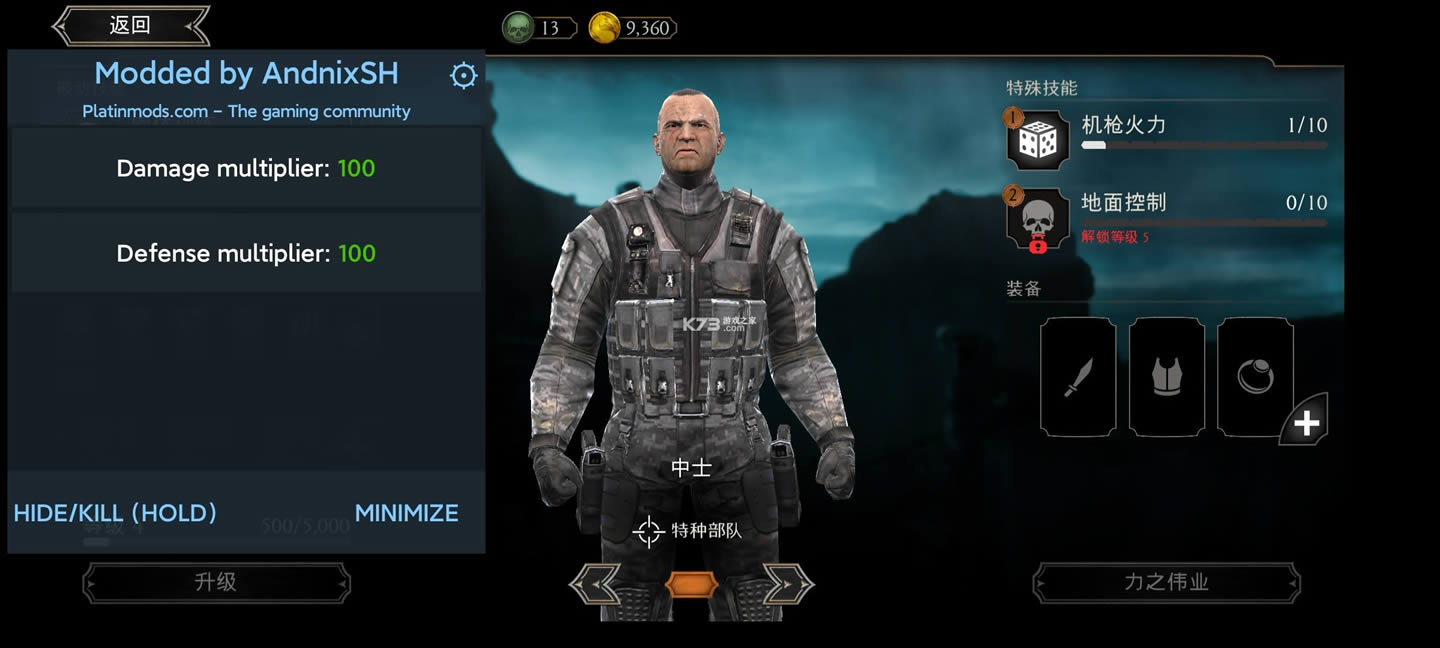
Task: Open the mod menu gear settings
Action: coord(463,76)
